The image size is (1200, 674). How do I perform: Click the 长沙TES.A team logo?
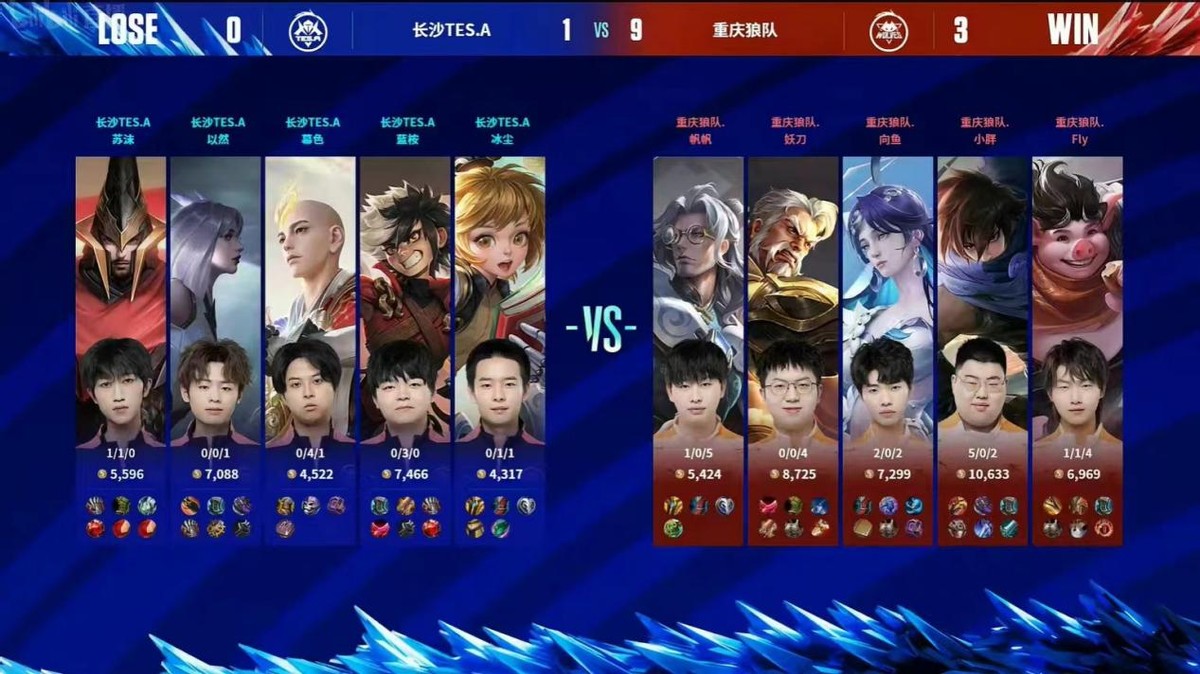308,30
